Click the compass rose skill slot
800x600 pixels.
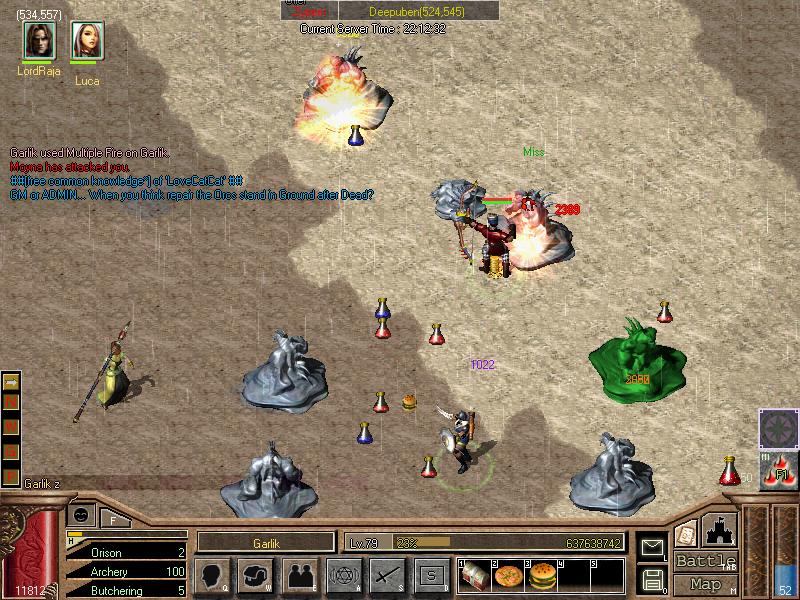(778, 429)
